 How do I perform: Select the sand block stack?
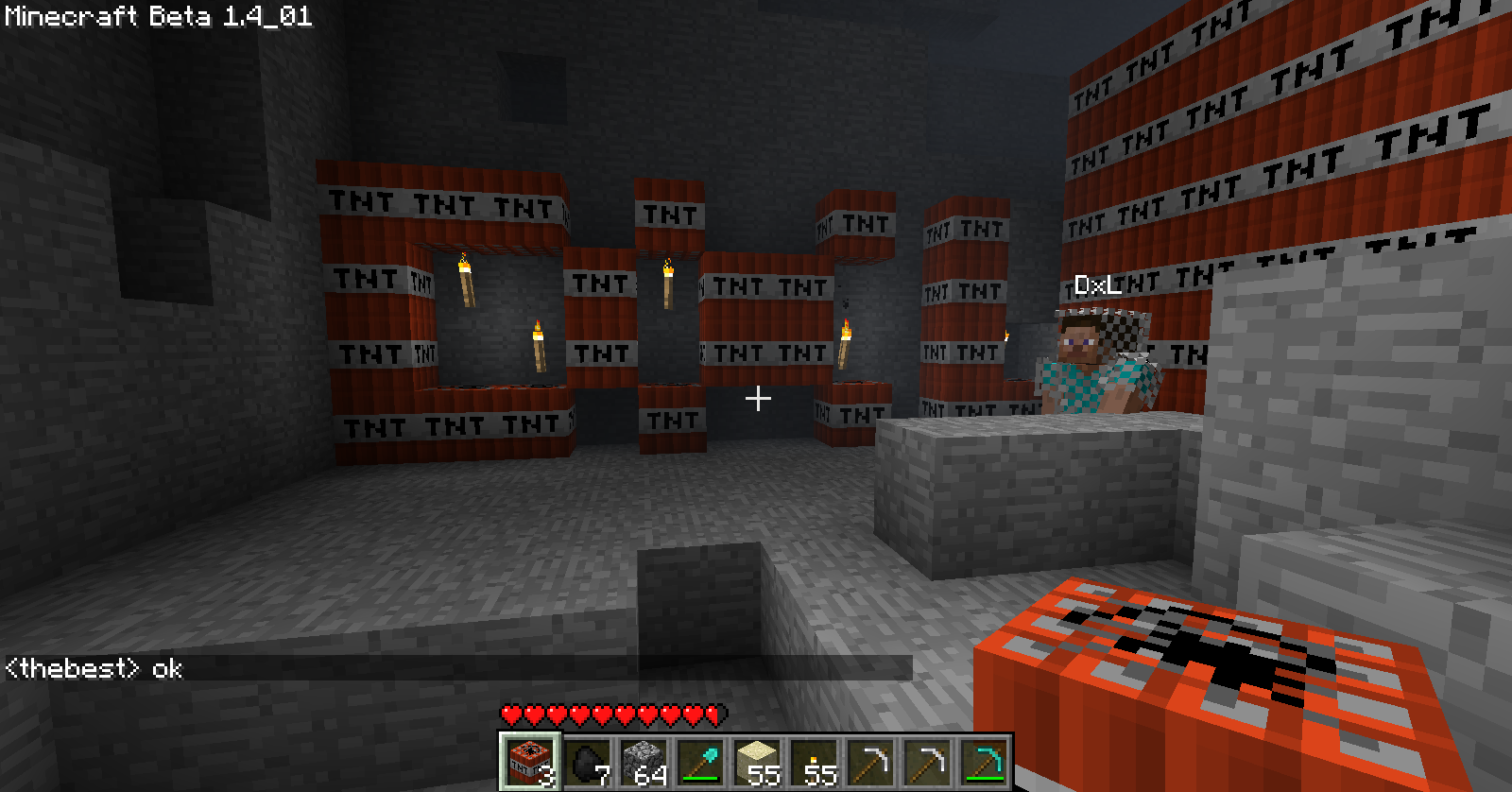click(757, 762)
